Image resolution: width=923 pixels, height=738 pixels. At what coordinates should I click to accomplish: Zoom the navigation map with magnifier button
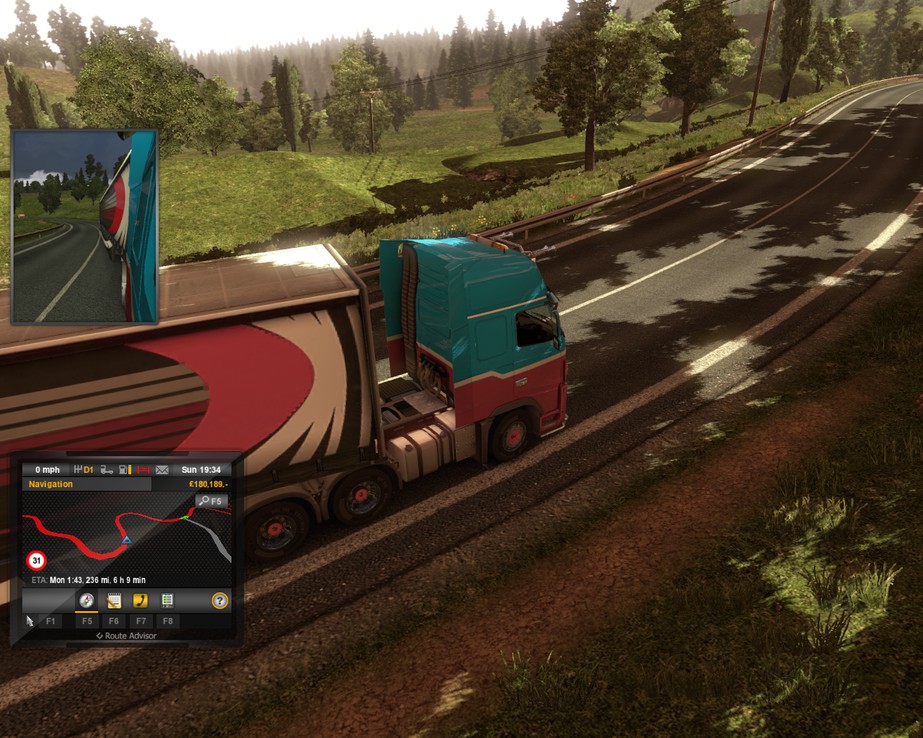click(211, 500)
